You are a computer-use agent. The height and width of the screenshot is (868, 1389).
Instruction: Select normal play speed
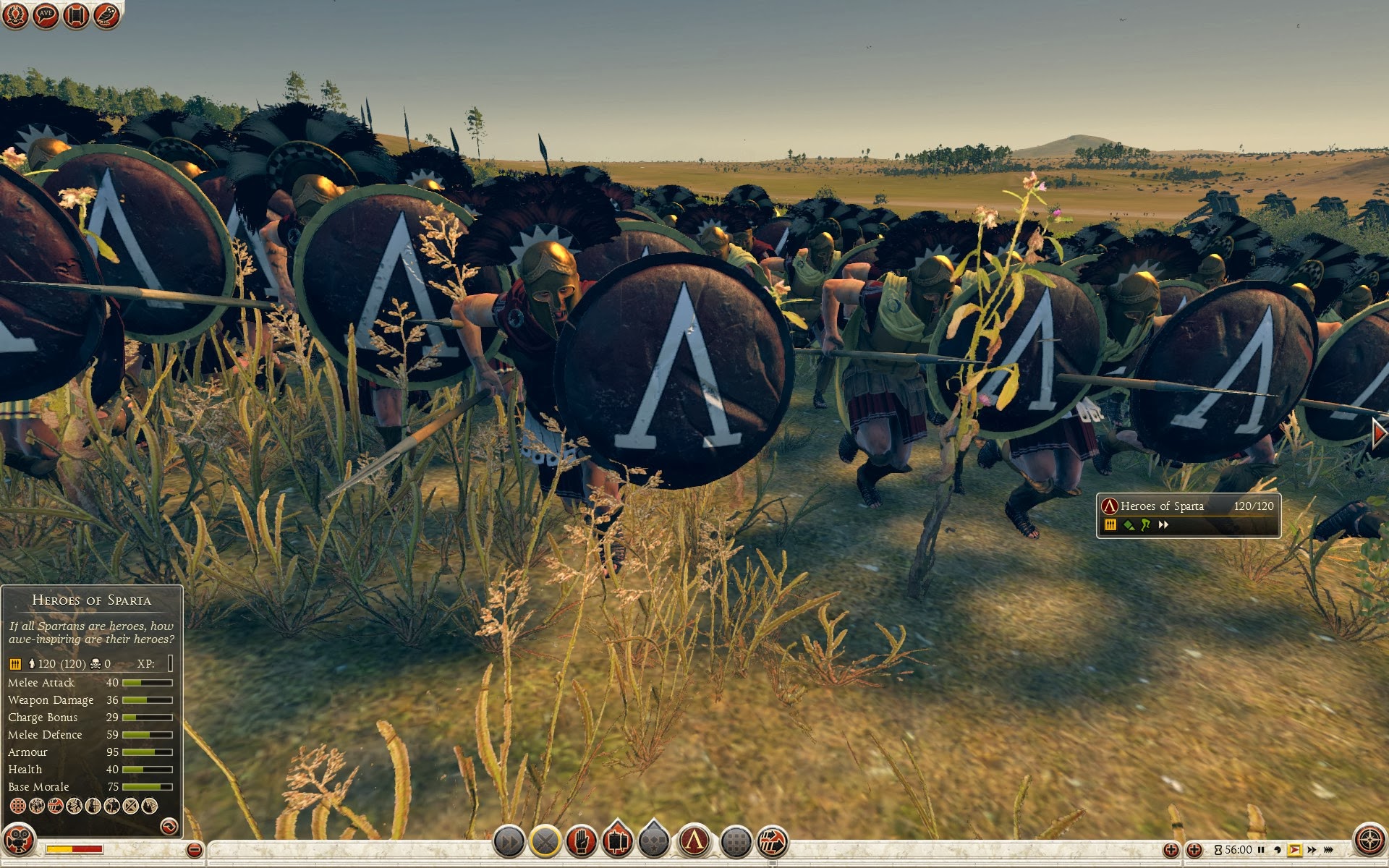pyautogui.click(x=1294, y=850)
